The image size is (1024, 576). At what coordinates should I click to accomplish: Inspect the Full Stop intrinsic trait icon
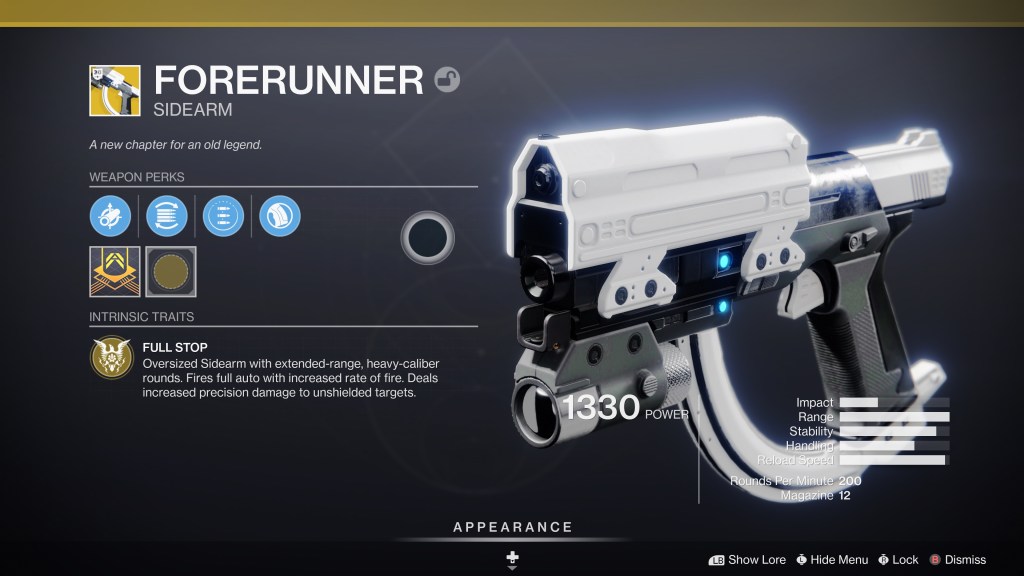coord(110,358)
